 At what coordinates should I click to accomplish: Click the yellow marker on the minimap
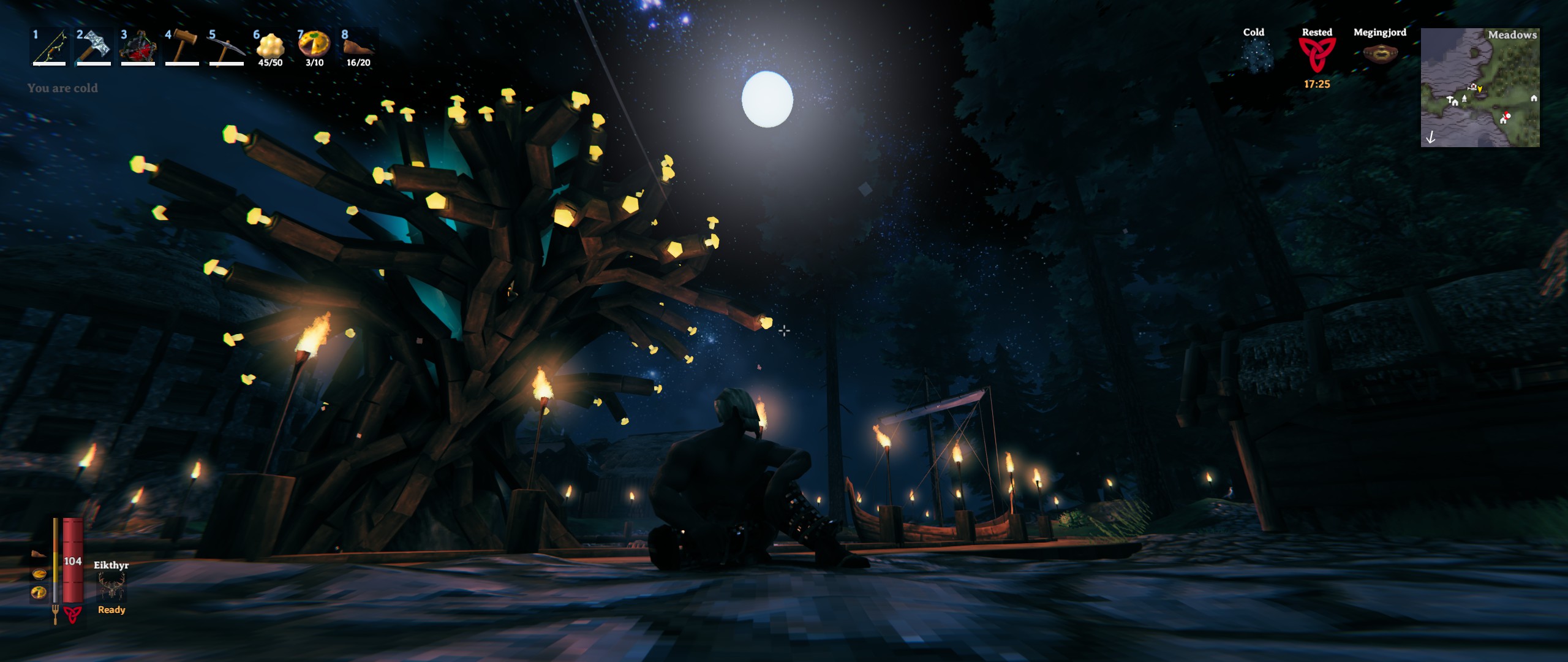point(1480,89)
